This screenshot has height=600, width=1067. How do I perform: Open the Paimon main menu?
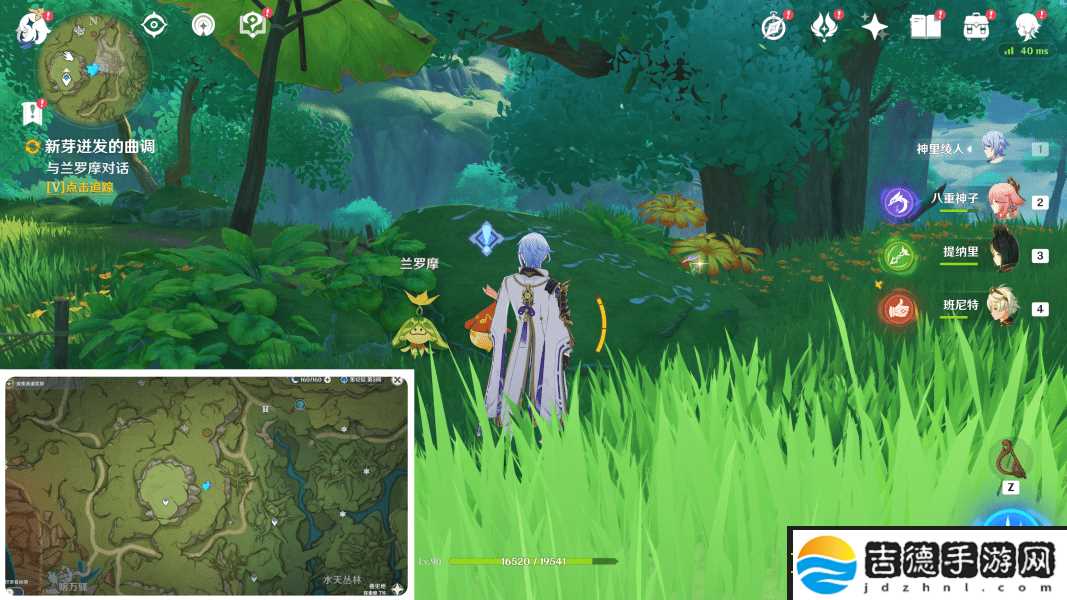[x=30, y=27]
